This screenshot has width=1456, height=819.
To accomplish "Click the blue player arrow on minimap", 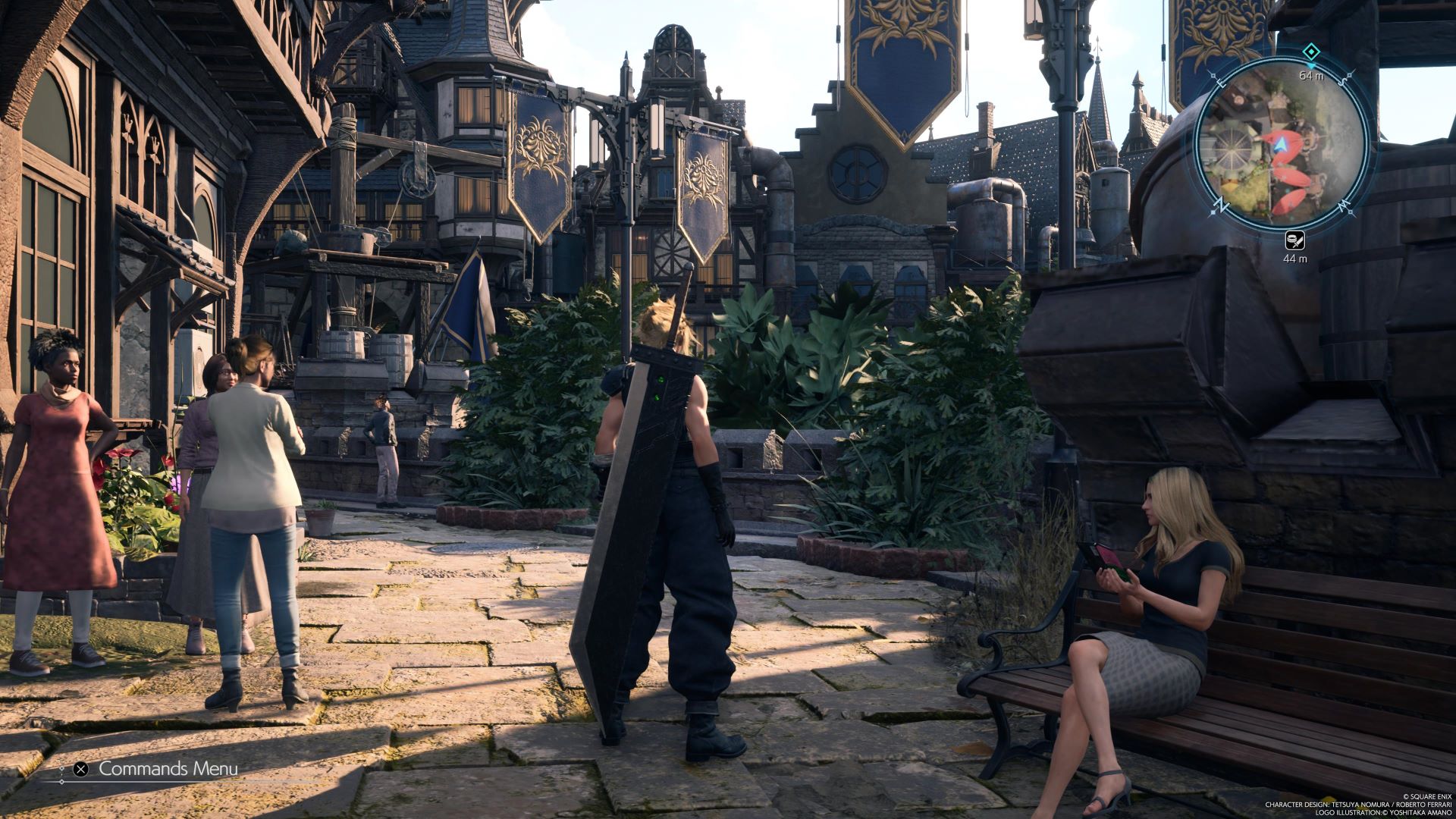I will point(1281,142).
